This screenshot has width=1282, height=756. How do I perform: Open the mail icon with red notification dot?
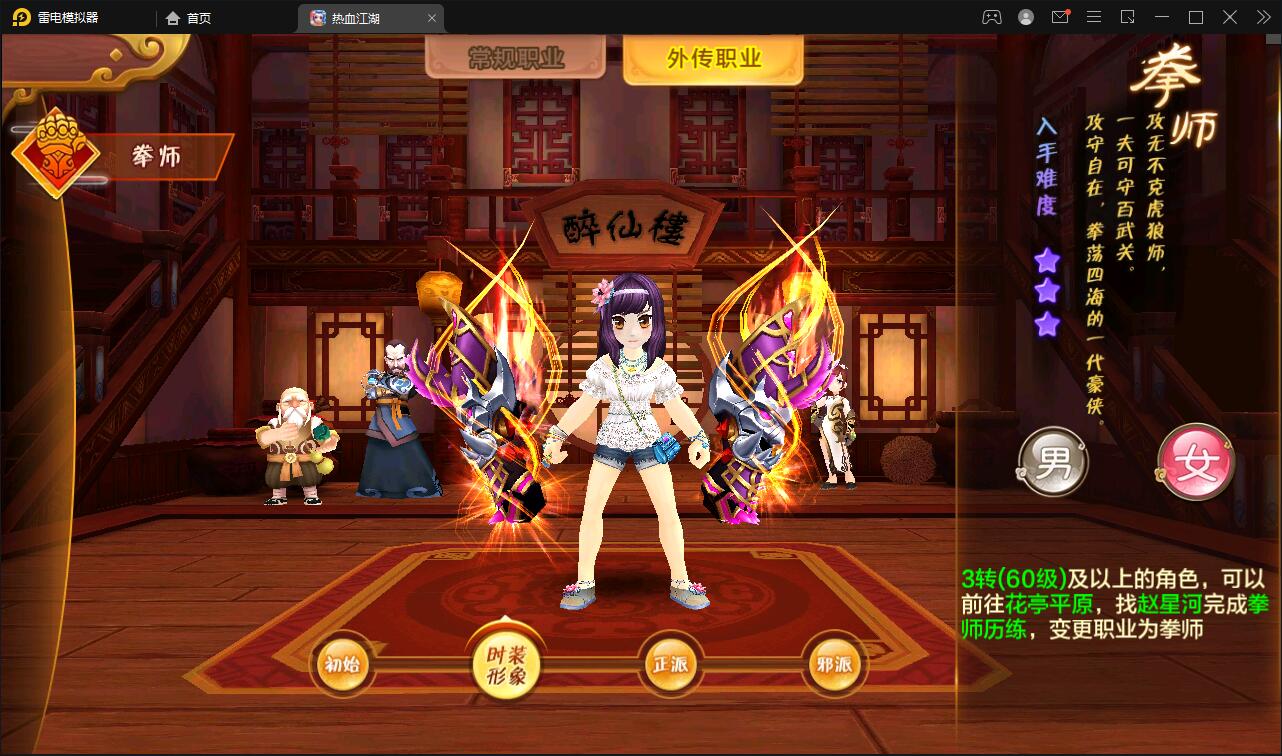1060,16
